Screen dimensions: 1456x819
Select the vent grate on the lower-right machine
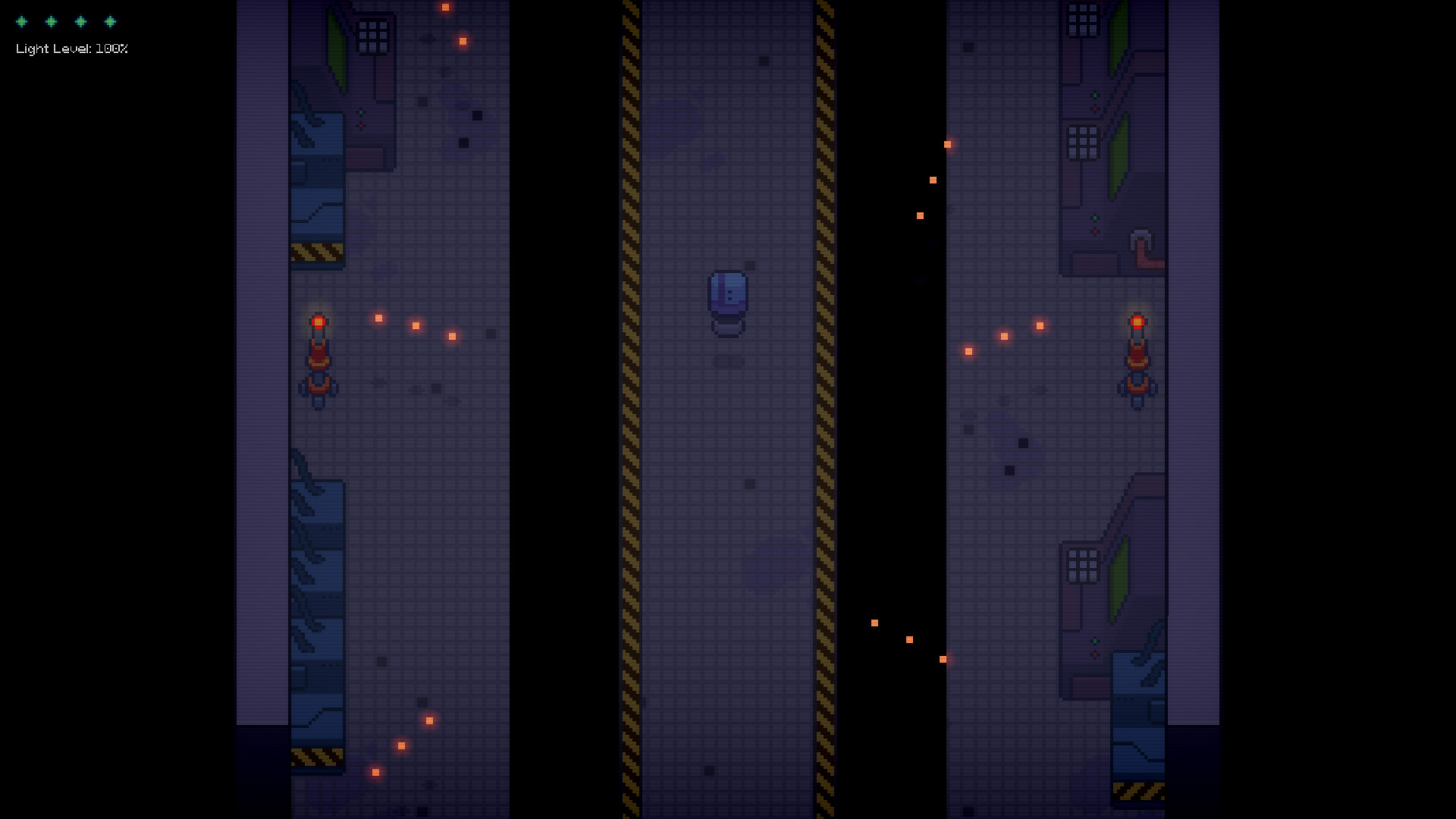(1082, 563)
